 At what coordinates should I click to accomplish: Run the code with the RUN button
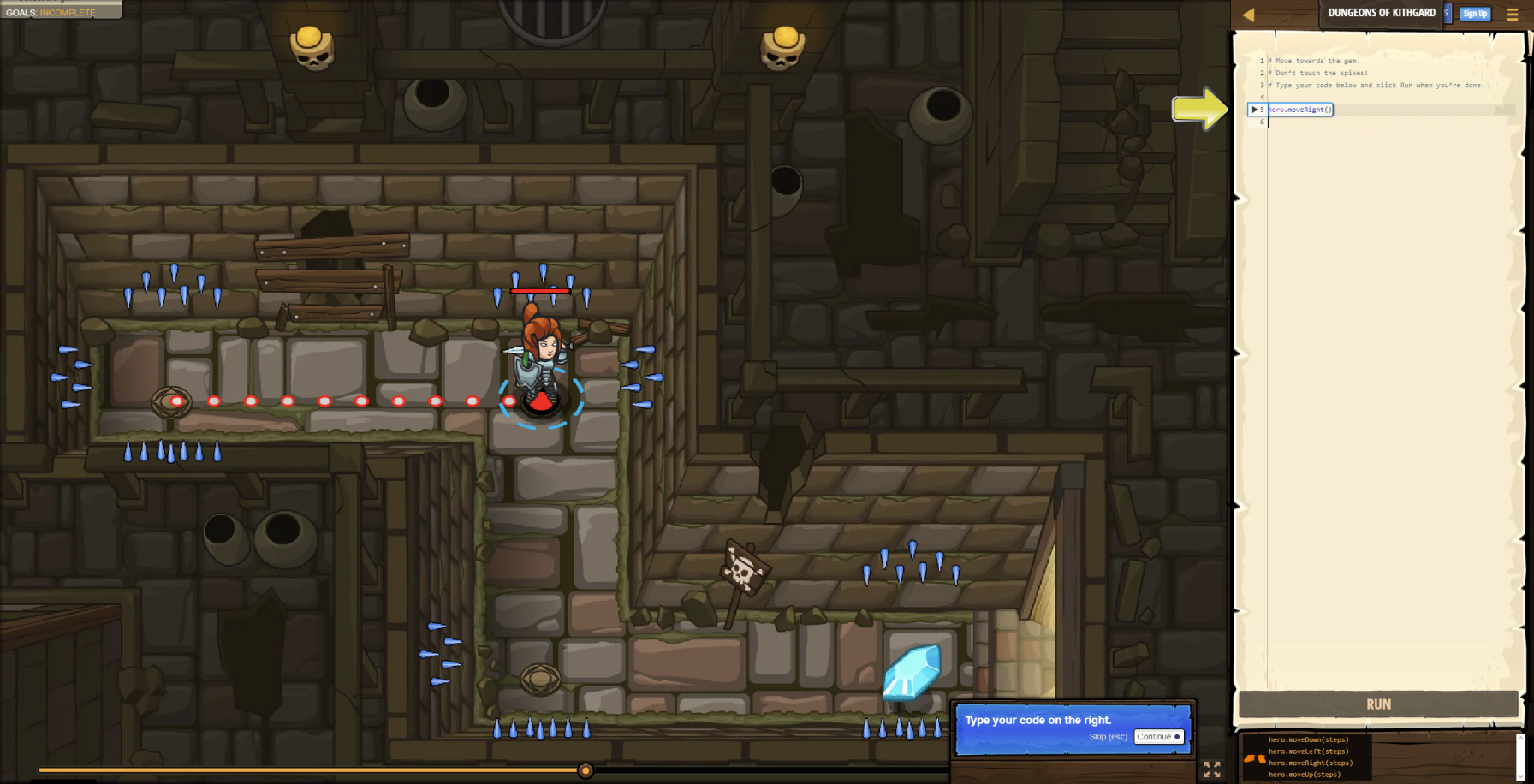(x=1378, y=704)
